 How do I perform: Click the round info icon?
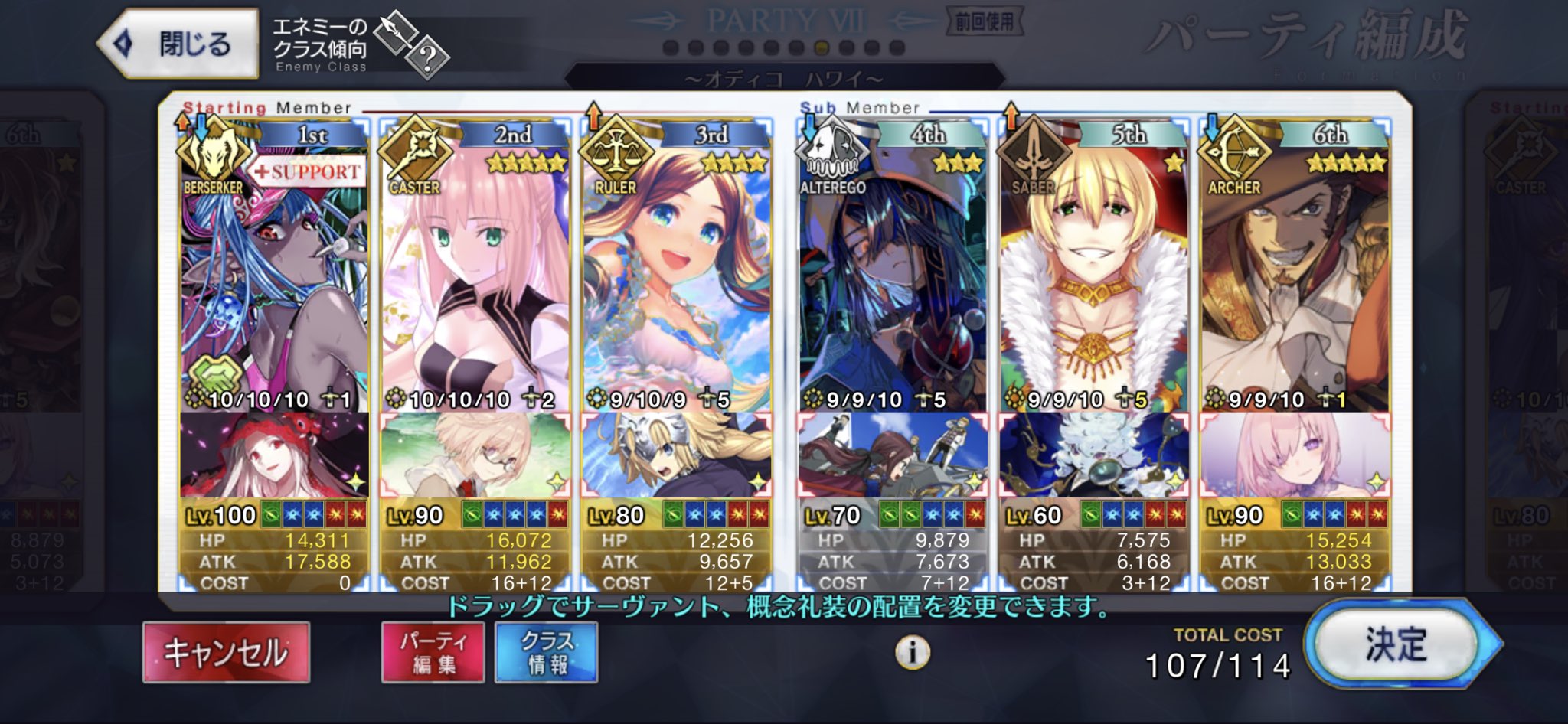tap(912, 653)
